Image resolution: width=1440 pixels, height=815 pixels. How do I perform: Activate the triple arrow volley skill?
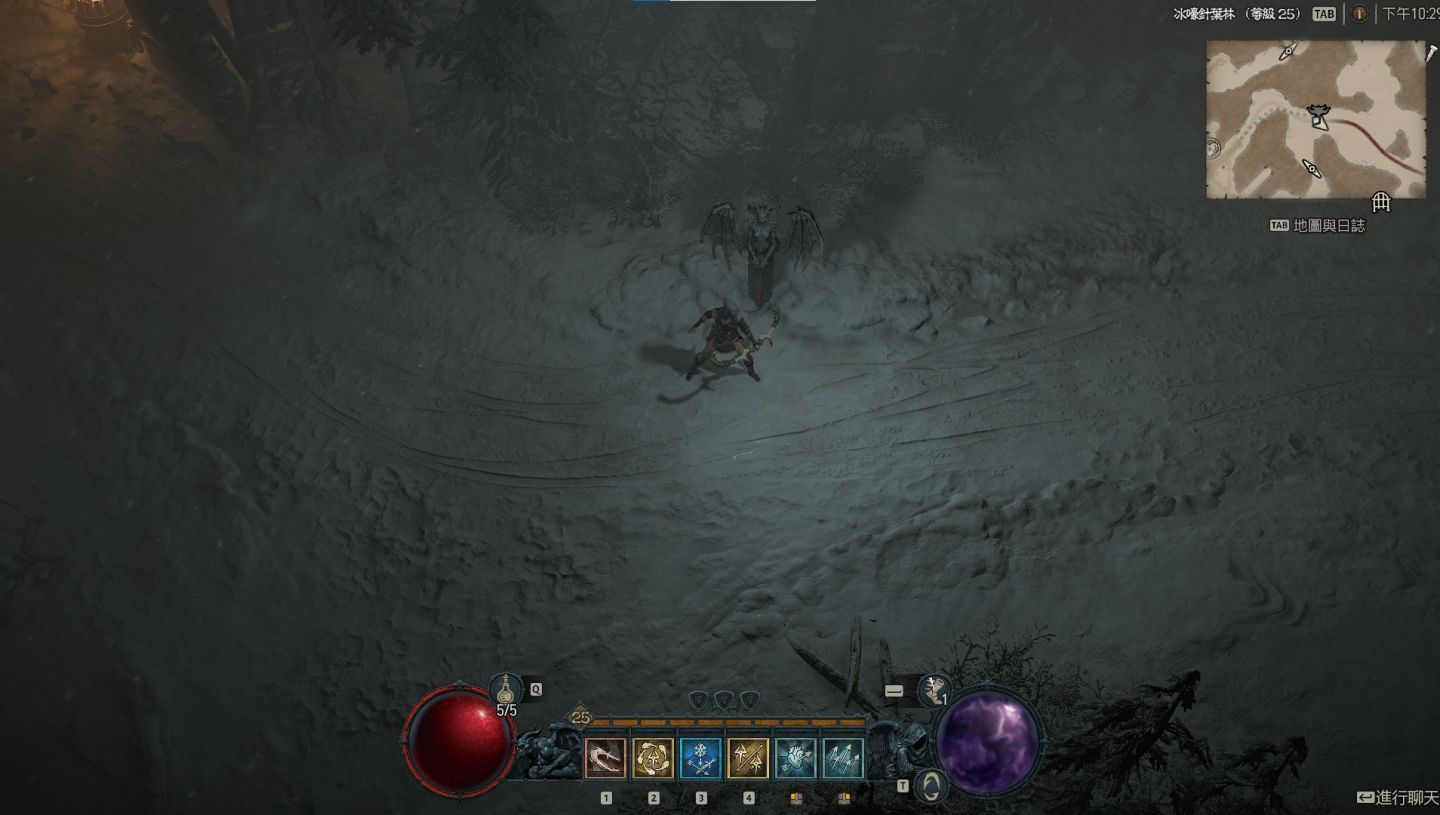click(843, 758)
